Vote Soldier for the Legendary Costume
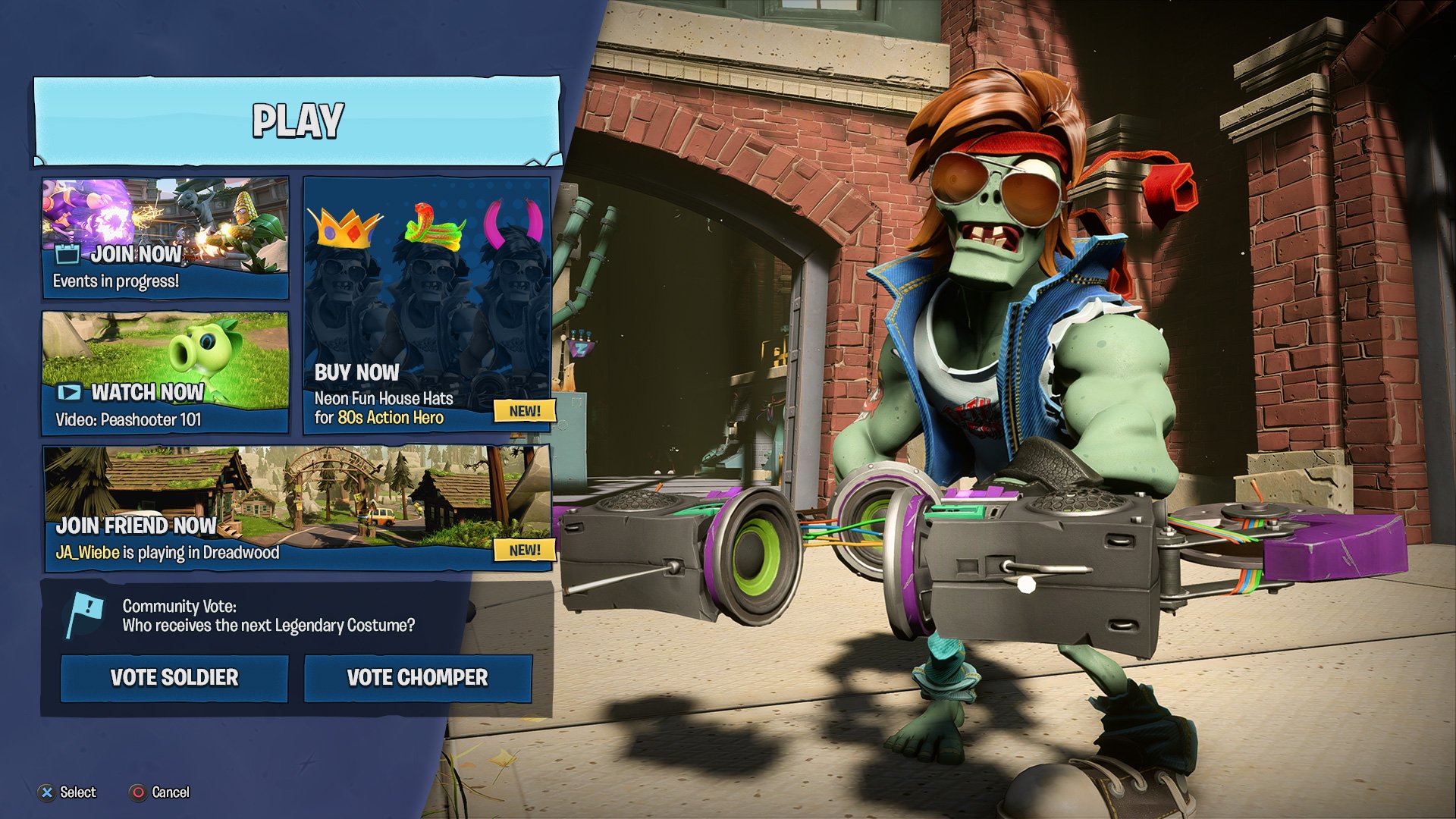This screenshot has width=1456, height=819. coord(174,678)
